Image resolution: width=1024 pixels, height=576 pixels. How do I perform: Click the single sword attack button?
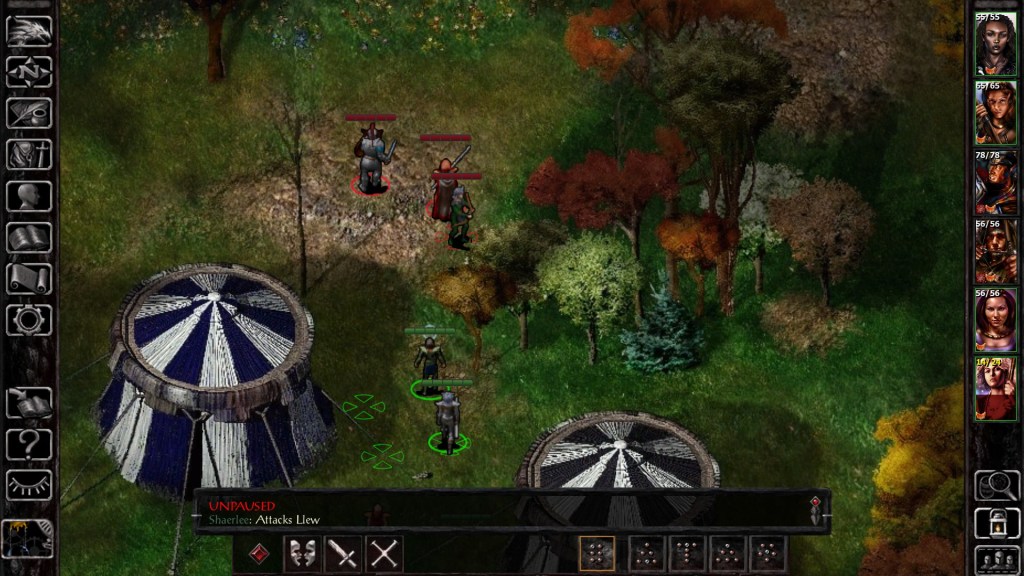pos(343,553)
